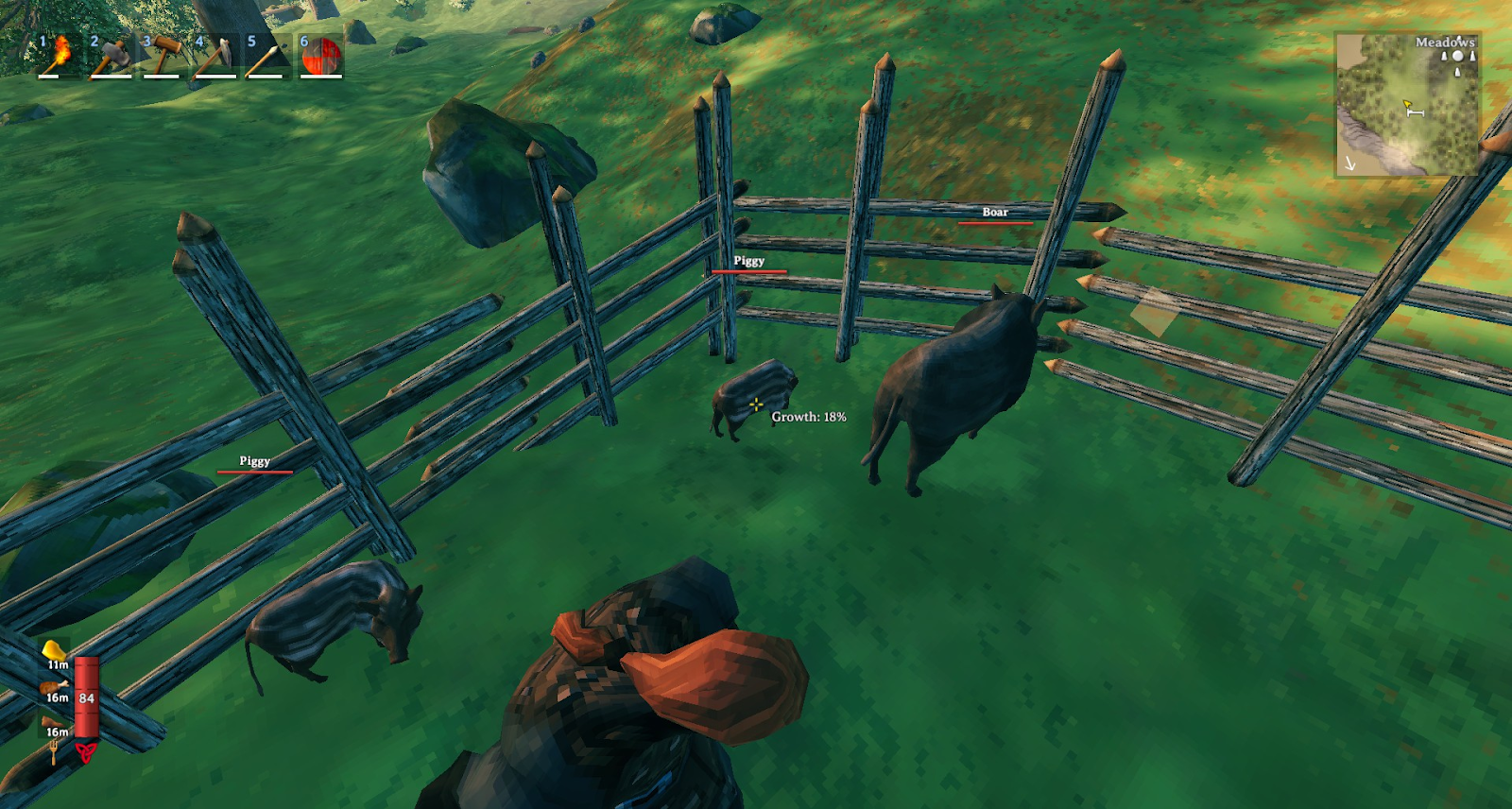
Task: Equip the stone axe in slot 2
Action: click(111, 55)
